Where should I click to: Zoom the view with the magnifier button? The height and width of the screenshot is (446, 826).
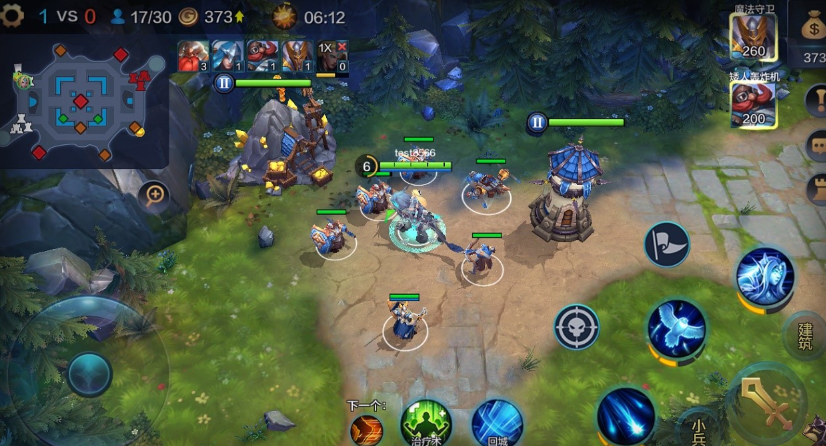point(155,194)
